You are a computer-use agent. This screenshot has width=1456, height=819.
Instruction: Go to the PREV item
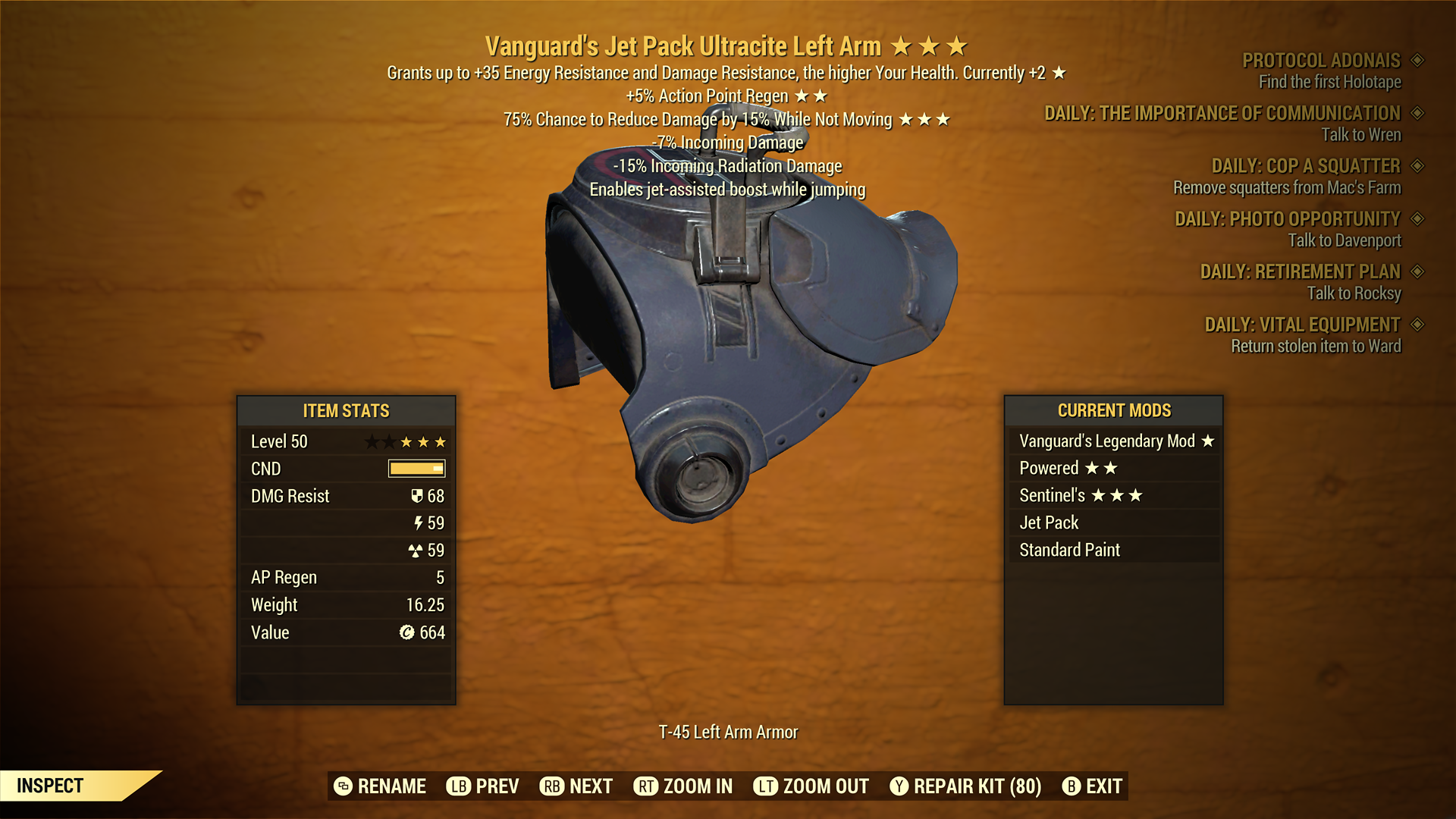tap(483, 786)
